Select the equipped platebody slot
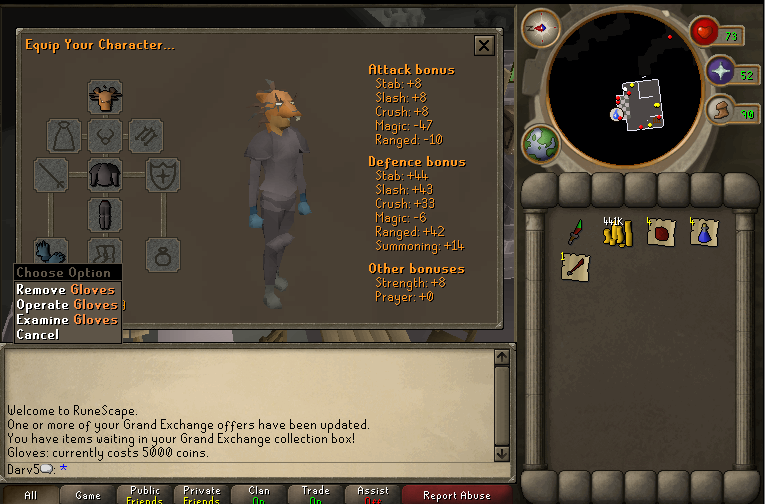The image size is (765, 504). coord(105,175)
